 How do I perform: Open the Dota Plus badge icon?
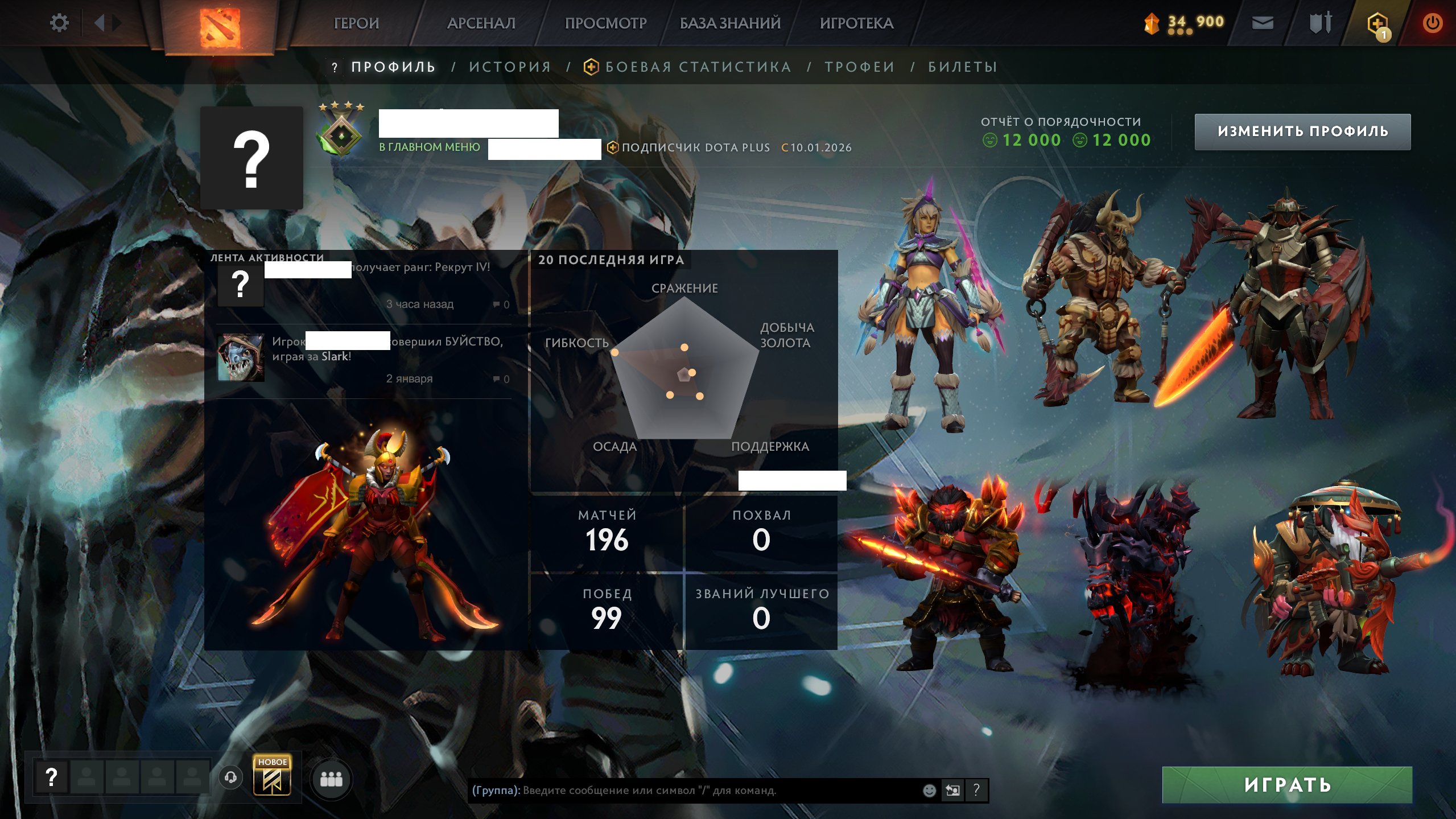click(1377, 24)
